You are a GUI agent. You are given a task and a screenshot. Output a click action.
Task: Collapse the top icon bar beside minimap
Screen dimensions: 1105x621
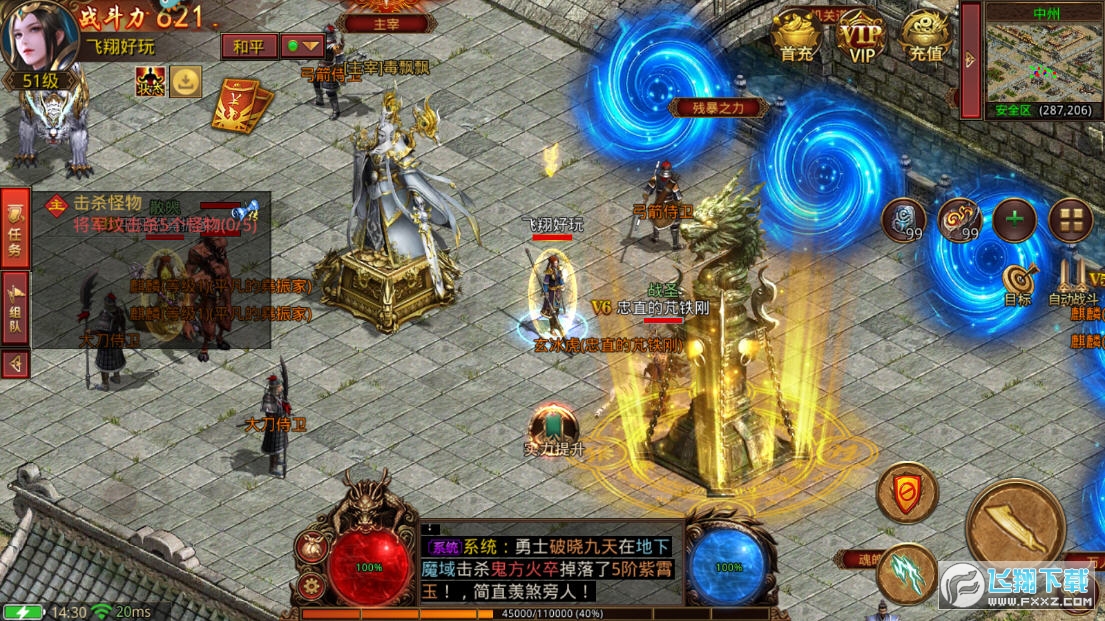(968, 60)
